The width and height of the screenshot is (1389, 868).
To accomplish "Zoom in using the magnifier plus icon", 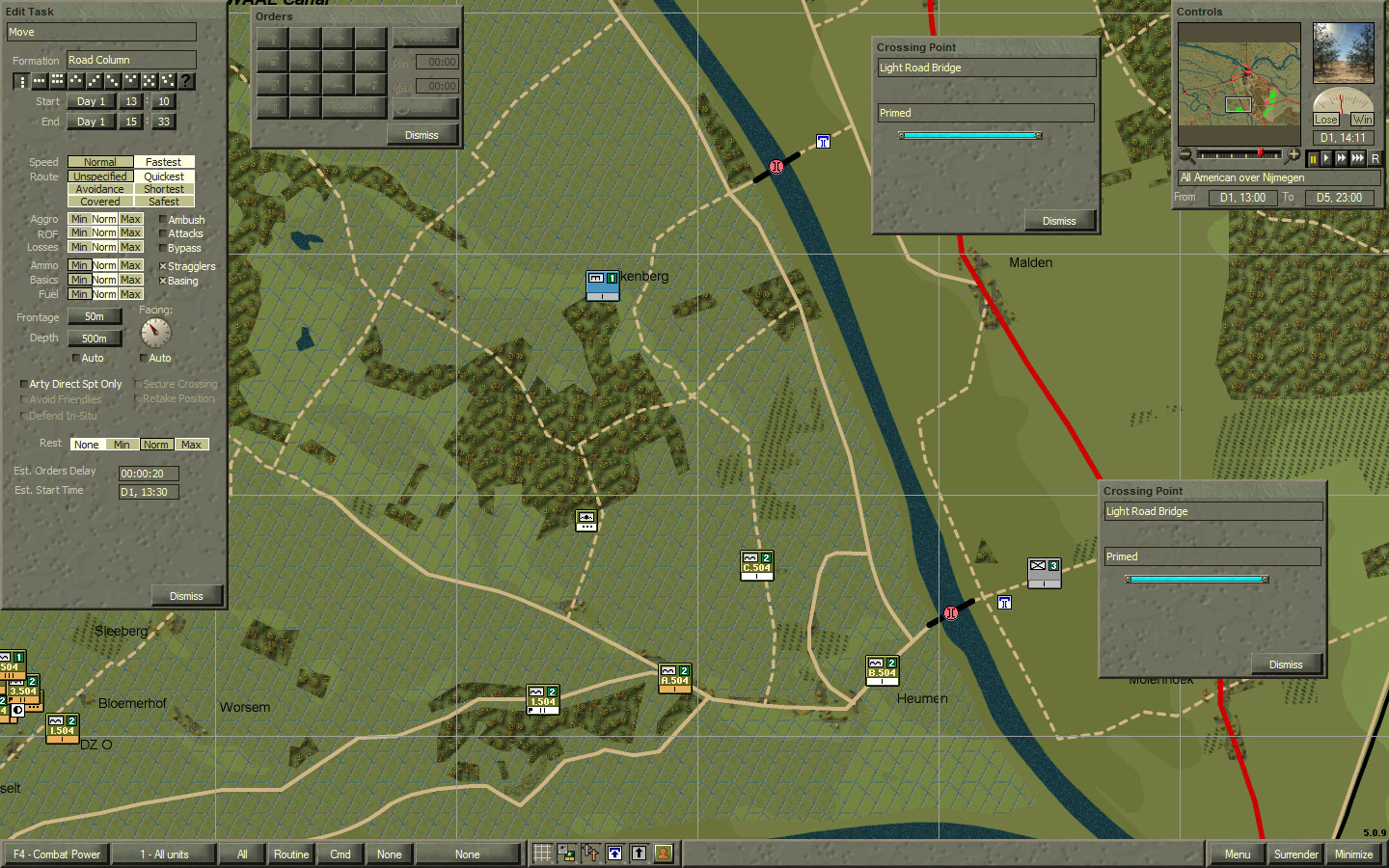I will pyautogui.click(x=1294, y=155).
